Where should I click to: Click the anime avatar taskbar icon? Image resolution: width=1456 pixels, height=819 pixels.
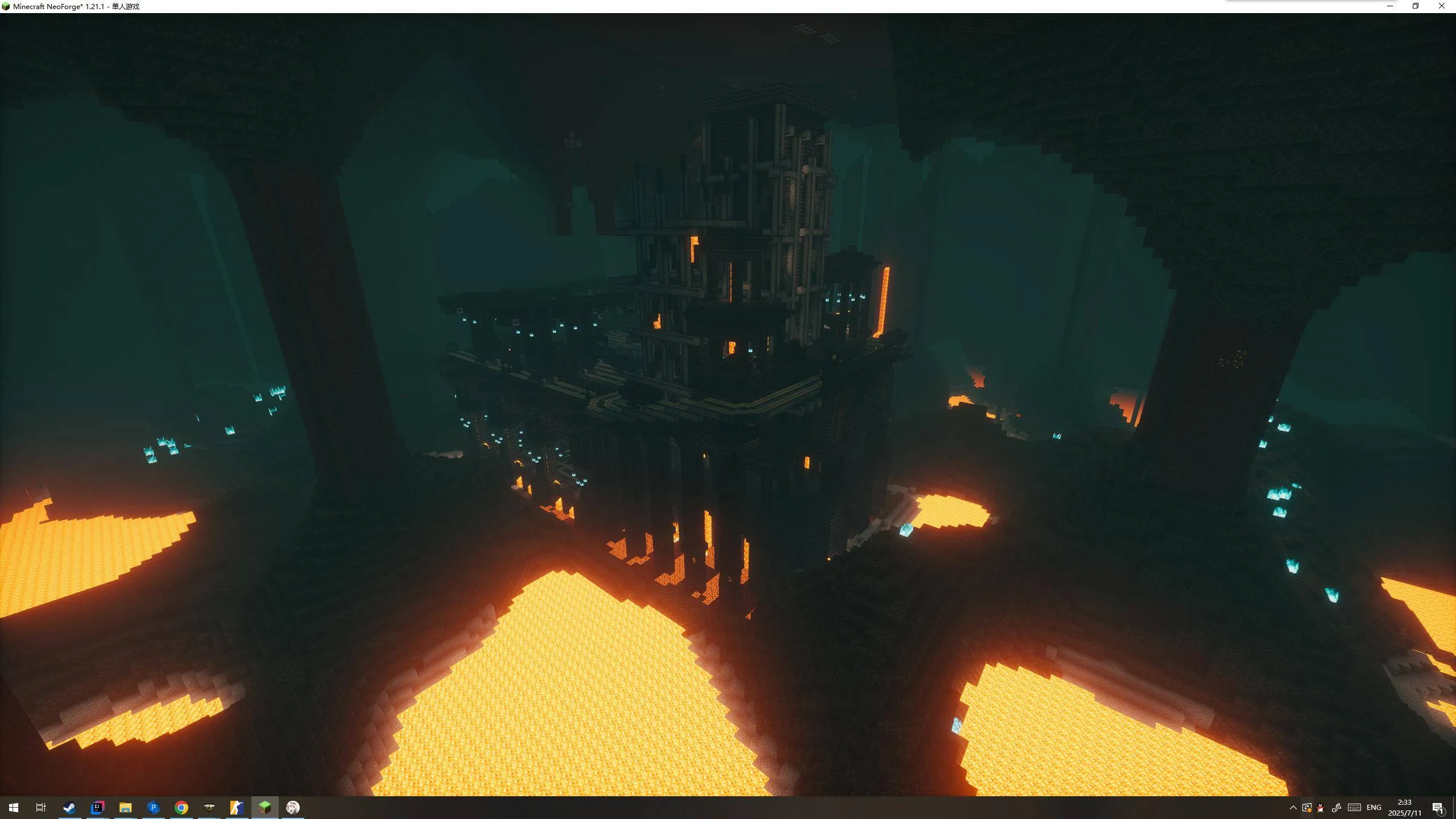(x=293, y=807)
